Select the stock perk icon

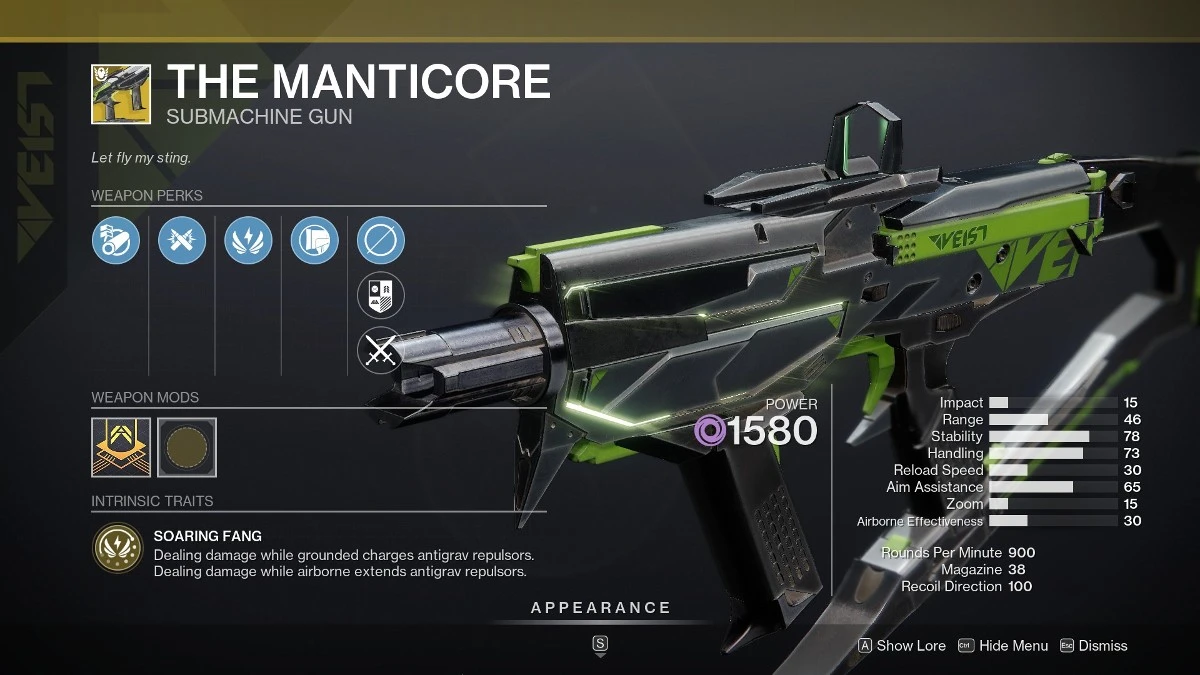click(314, 241)
